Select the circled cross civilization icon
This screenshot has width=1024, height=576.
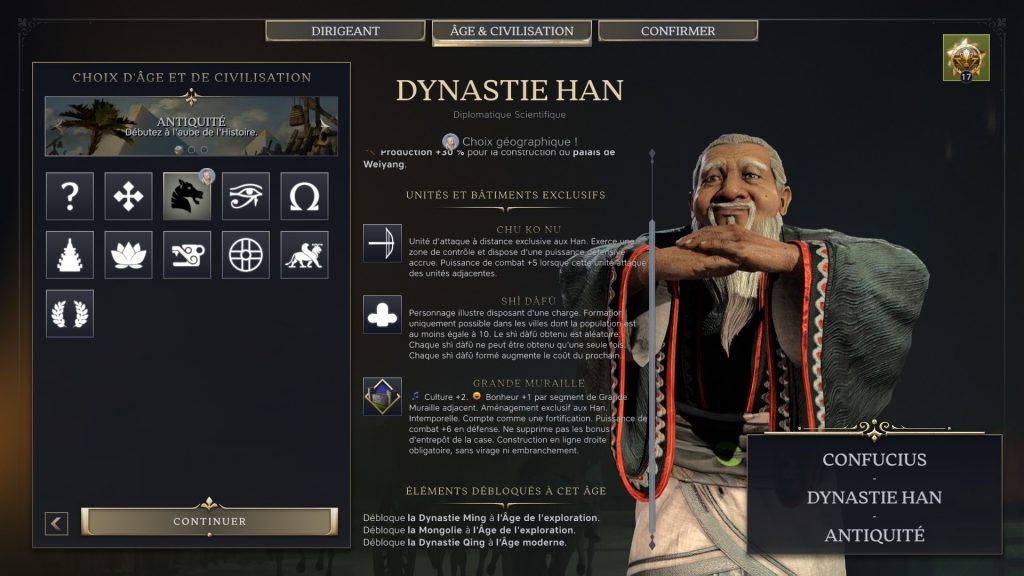pyautogui.click(x=246, y=255)
